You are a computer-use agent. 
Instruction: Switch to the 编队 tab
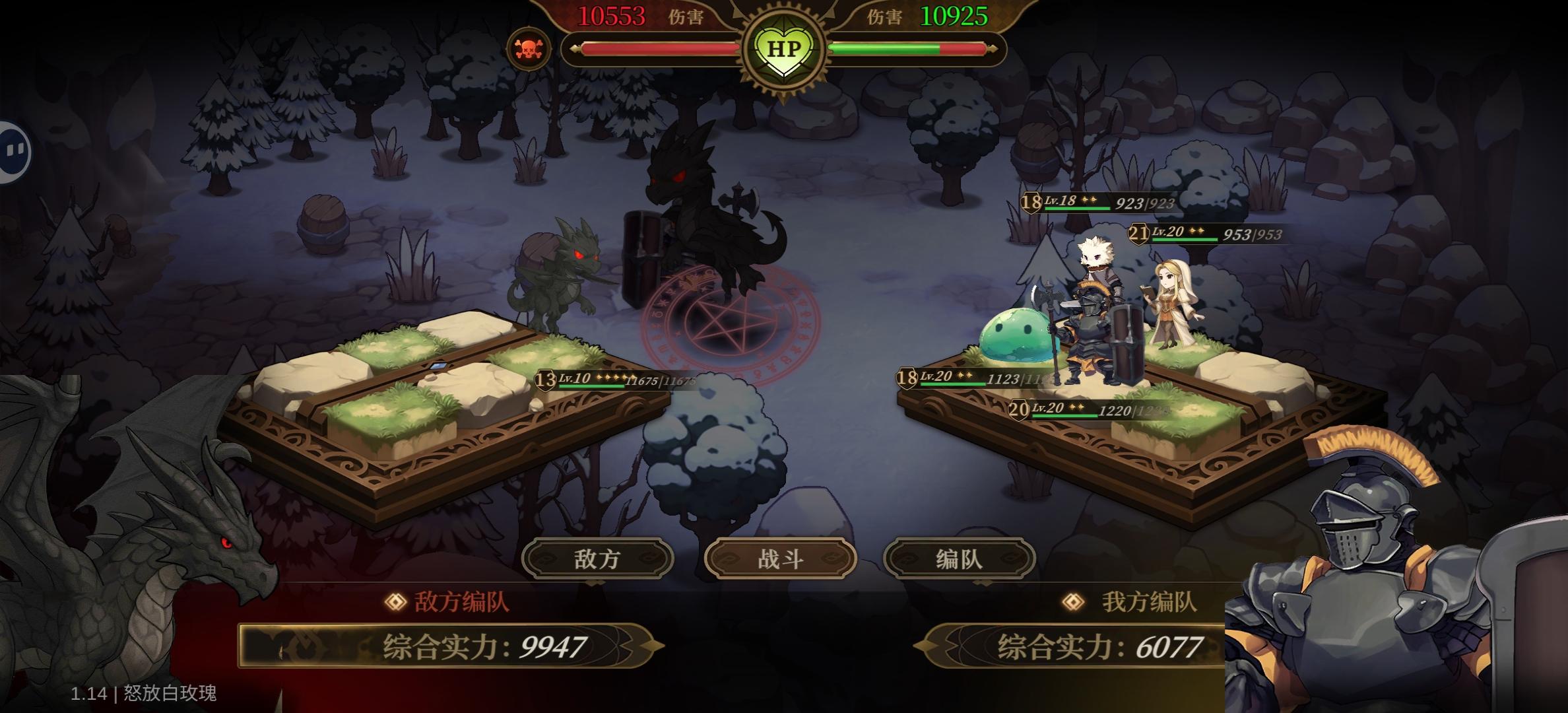[x=960, y=558]
